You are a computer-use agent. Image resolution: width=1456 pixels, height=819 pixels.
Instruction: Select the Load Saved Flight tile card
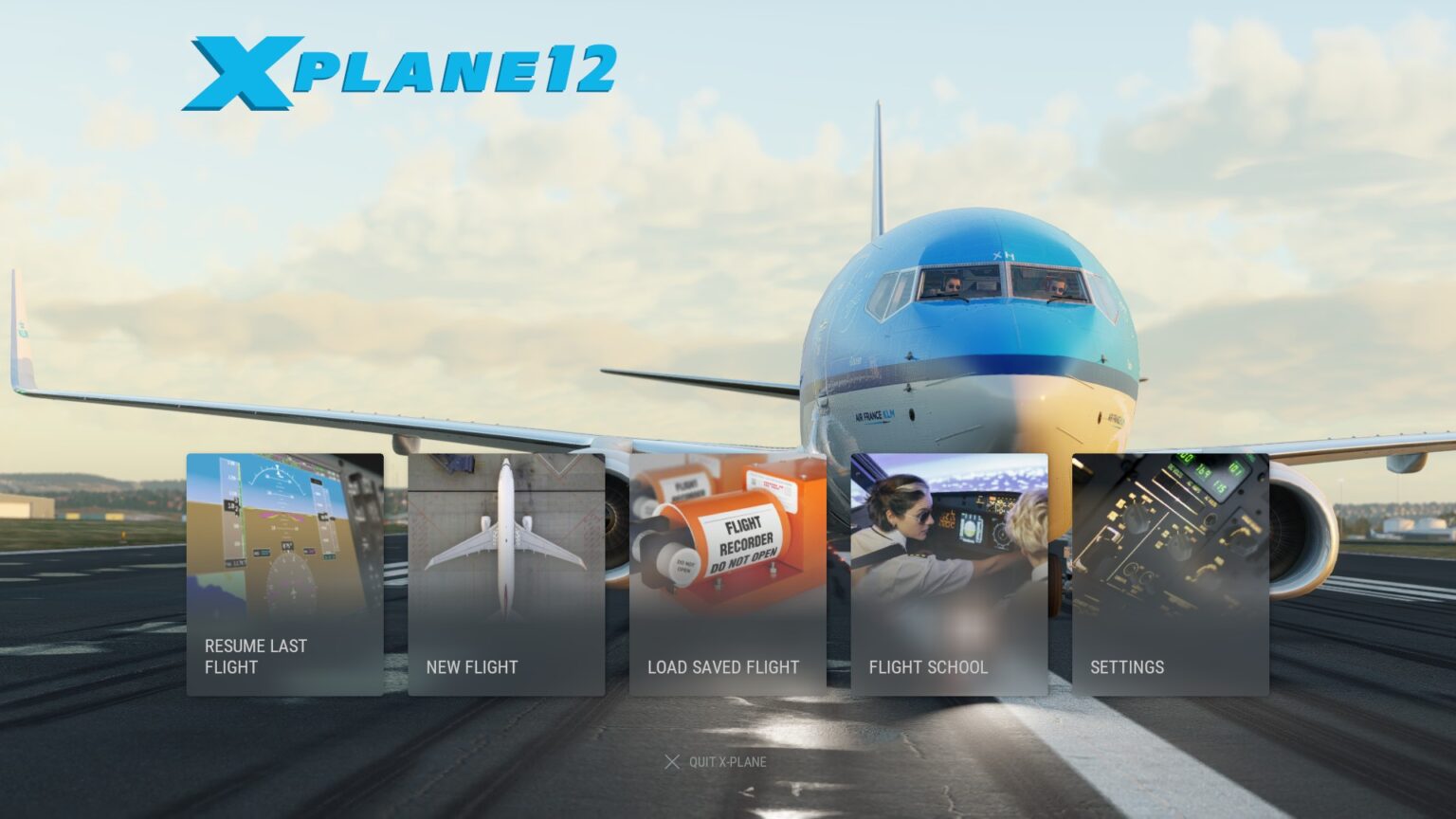726,573
